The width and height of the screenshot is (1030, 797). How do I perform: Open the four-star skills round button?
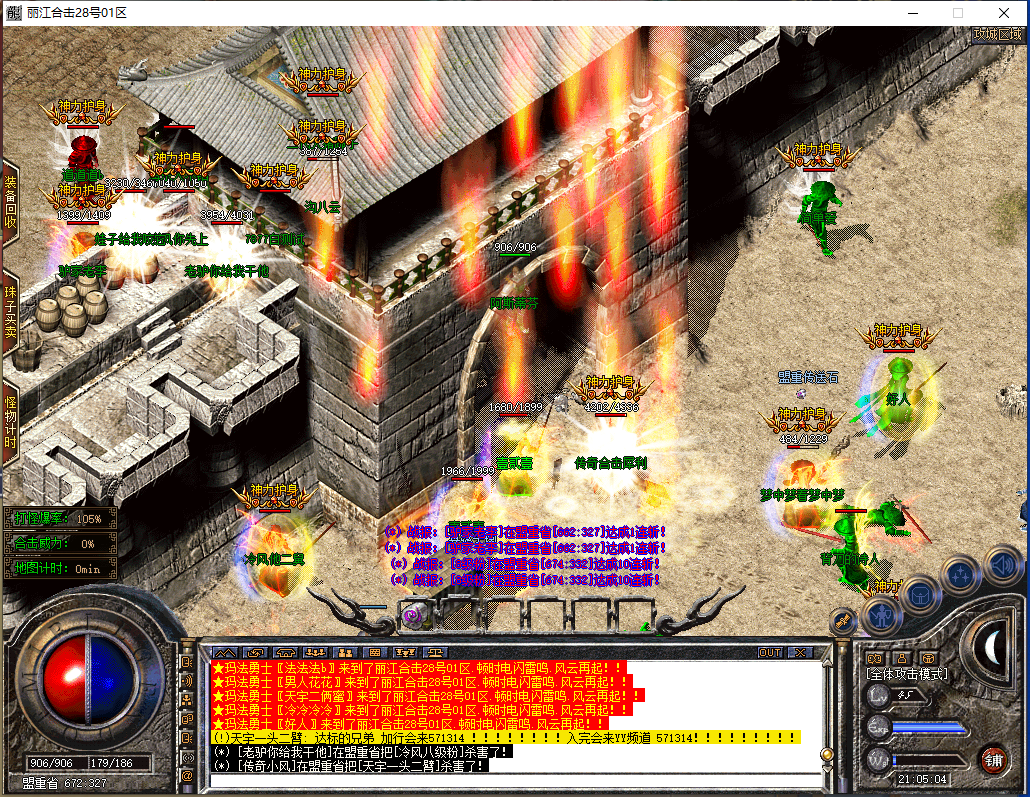(960, 574)
